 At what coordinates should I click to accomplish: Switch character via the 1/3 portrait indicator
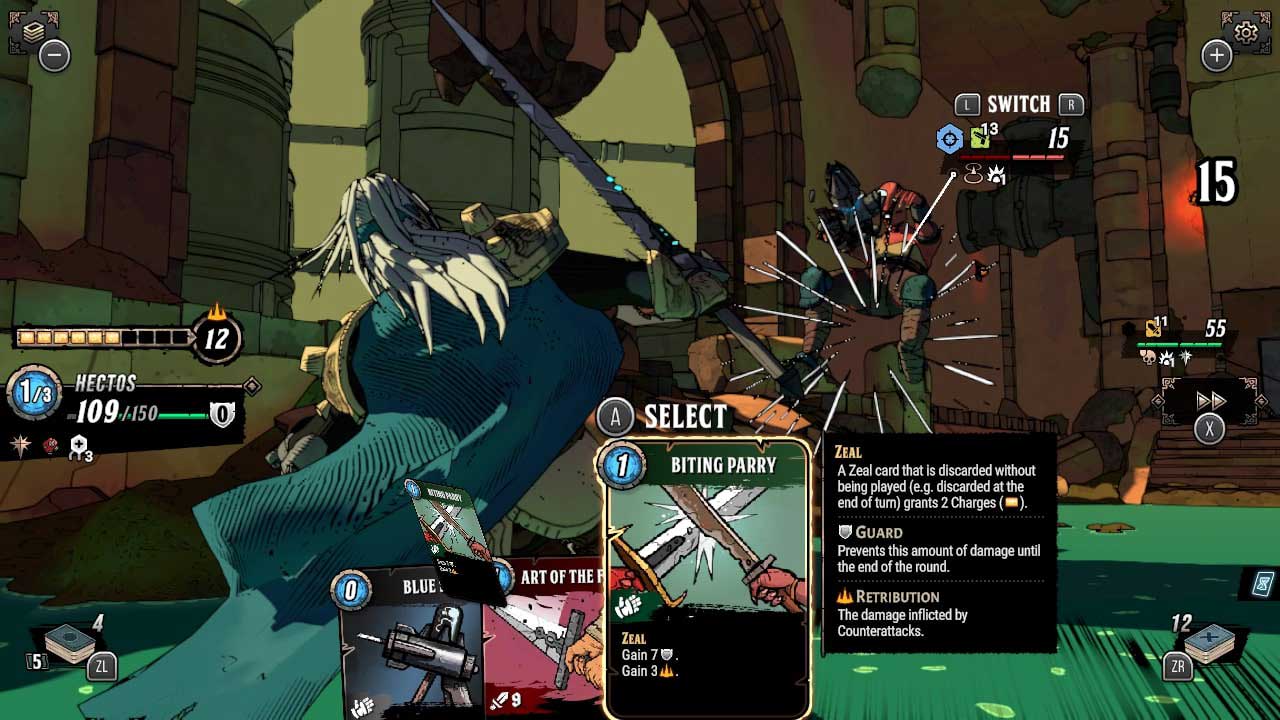(x=32, y=389)
